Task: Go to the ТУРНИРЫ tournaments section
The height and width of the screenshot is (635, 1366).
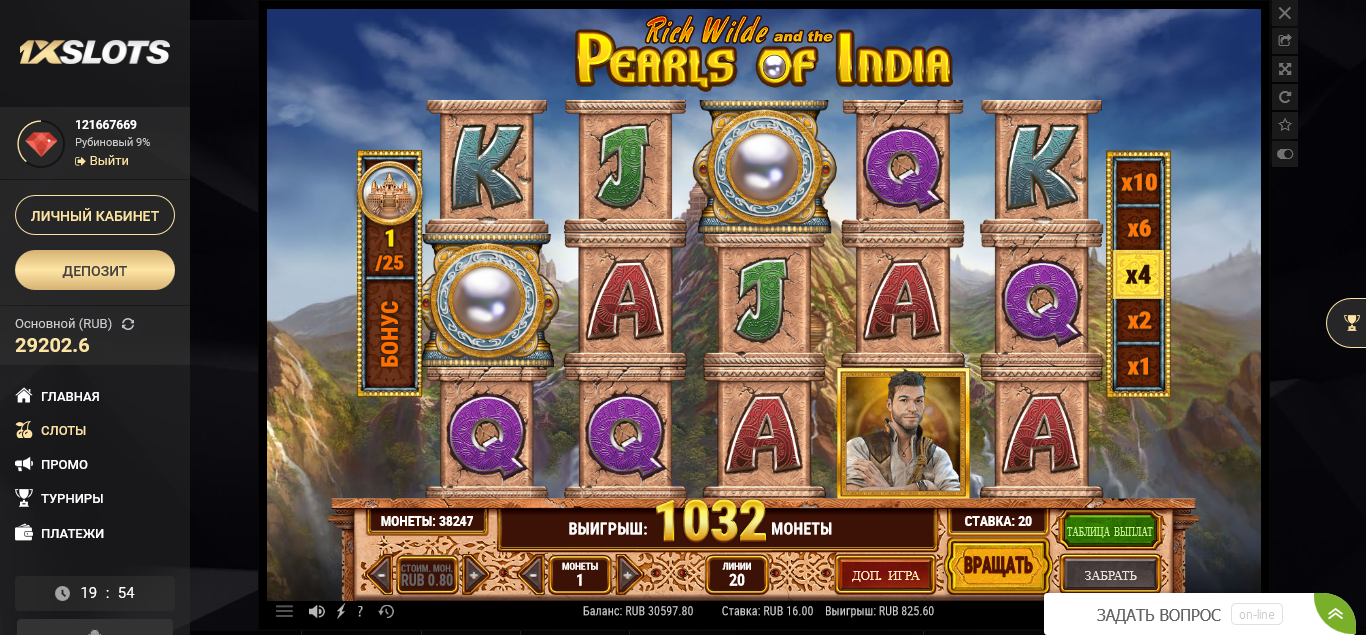Action: (x=72, y=498)
